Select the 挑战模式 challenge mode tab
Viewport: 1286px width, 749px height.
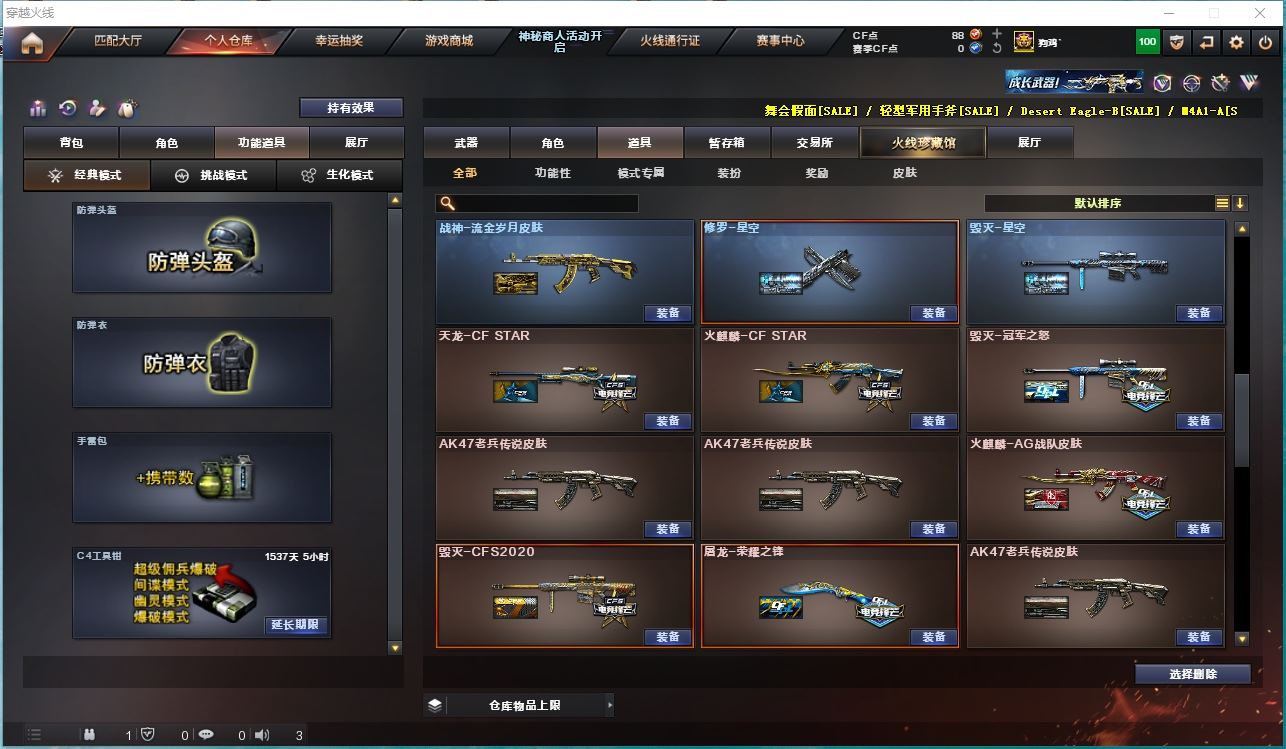pyautogui.click(x=213, y=175)
